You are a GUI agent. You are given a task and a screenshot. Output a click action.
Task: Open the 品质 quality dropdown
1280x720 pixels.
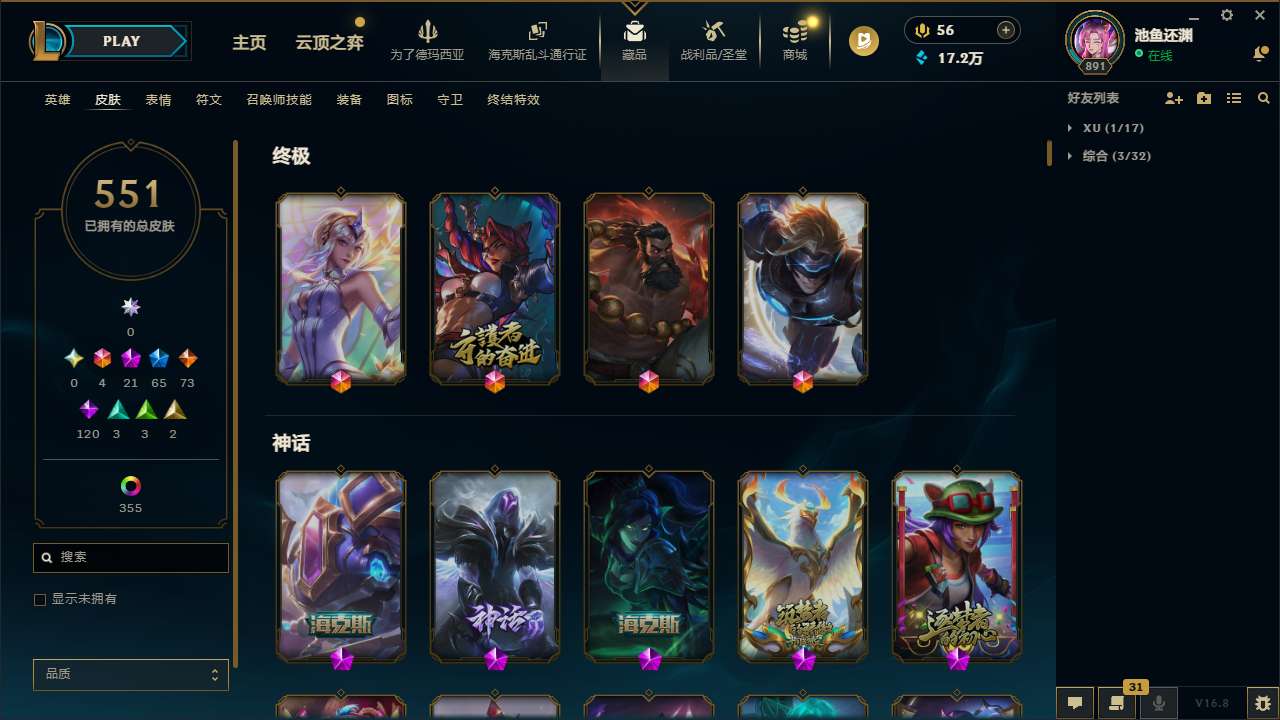point(130,674)
